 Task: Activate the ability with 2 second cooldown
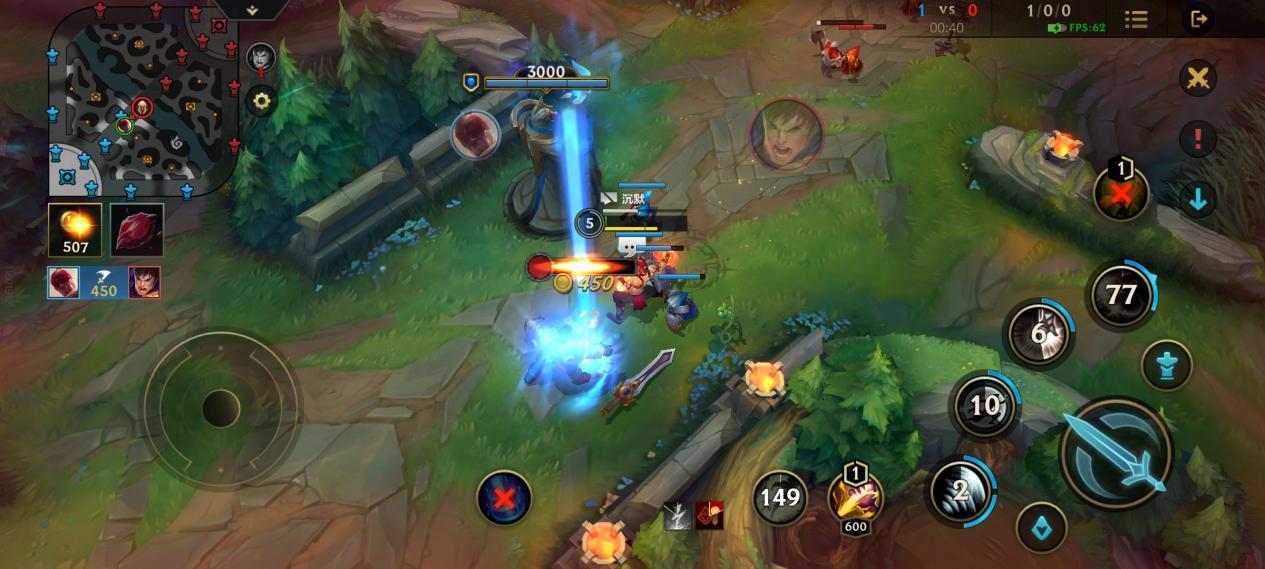(960, 491)
